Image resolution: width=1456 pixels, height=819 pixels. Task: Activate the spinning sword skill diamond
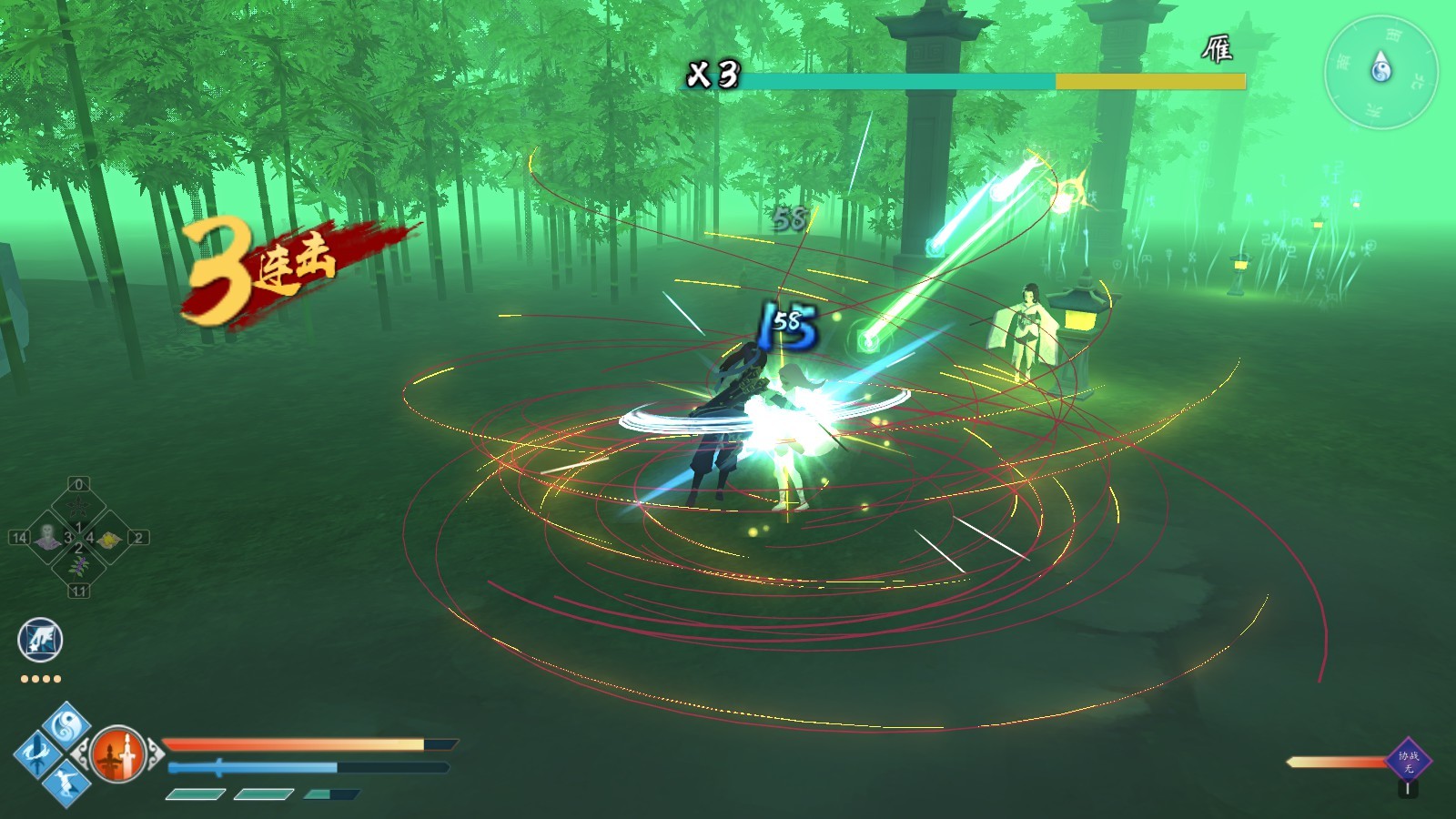tap(37, 753)
